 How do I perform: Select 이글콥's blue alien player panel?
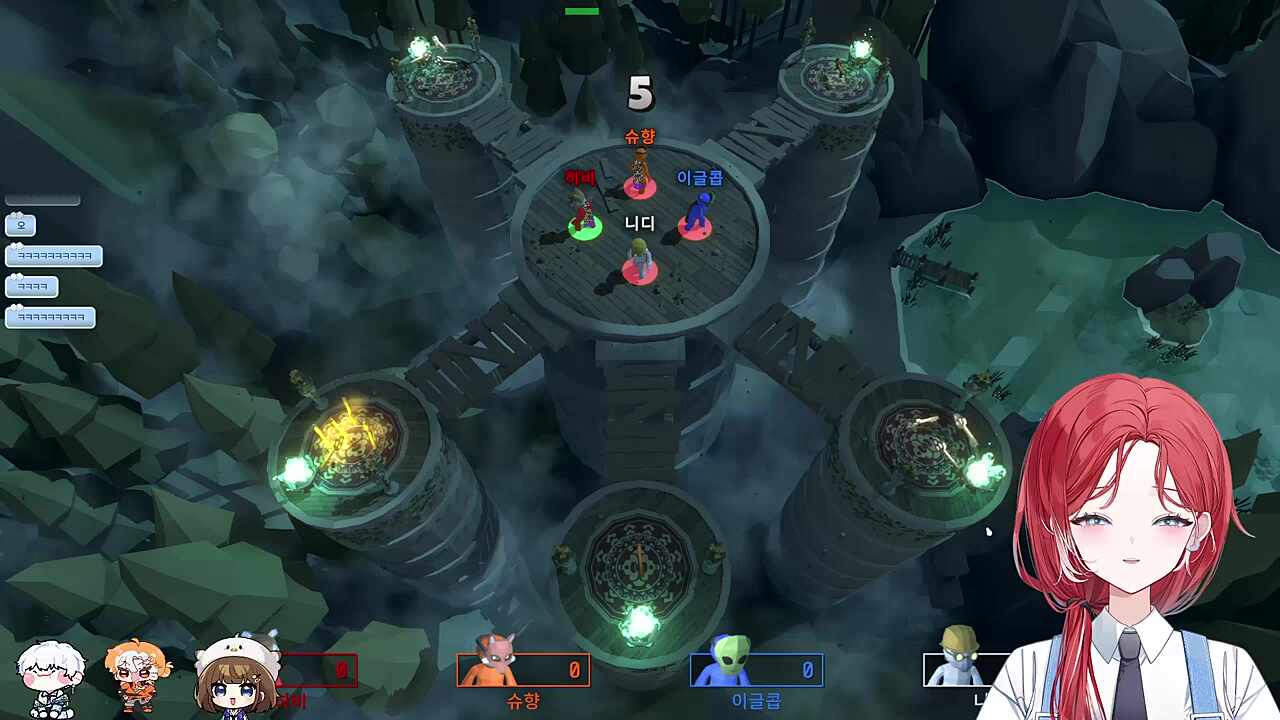(x=756, y=669)
